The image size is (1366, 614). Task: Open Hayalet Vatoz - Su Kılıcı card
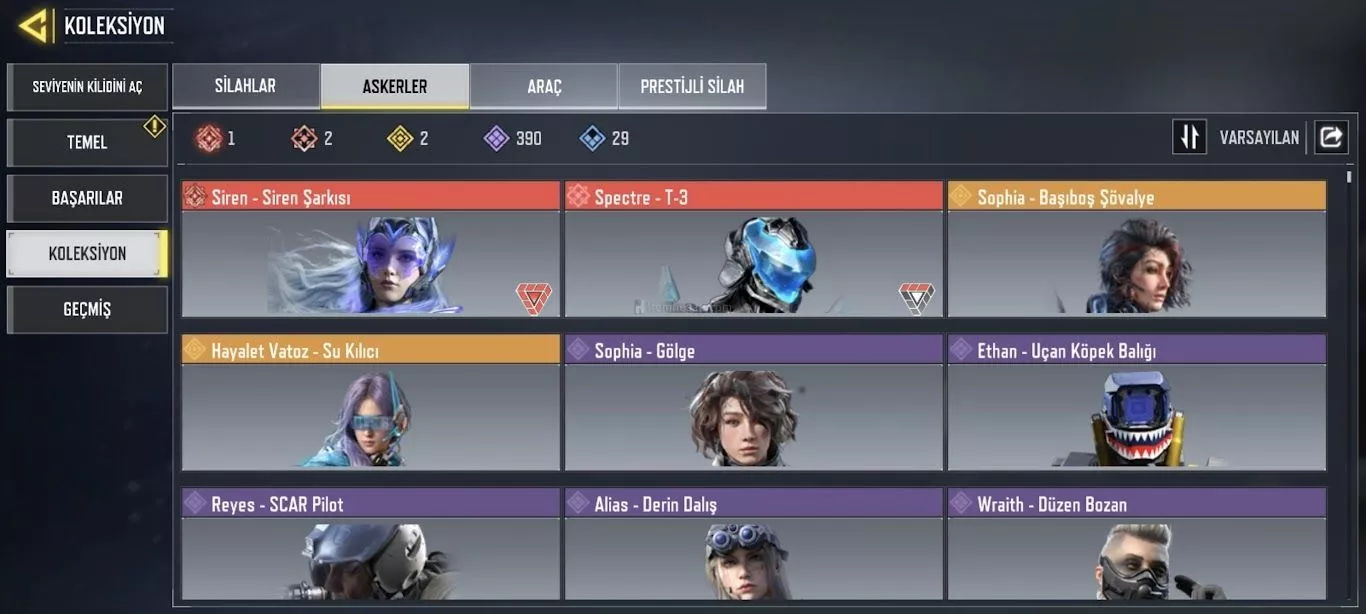pos(370,404)
